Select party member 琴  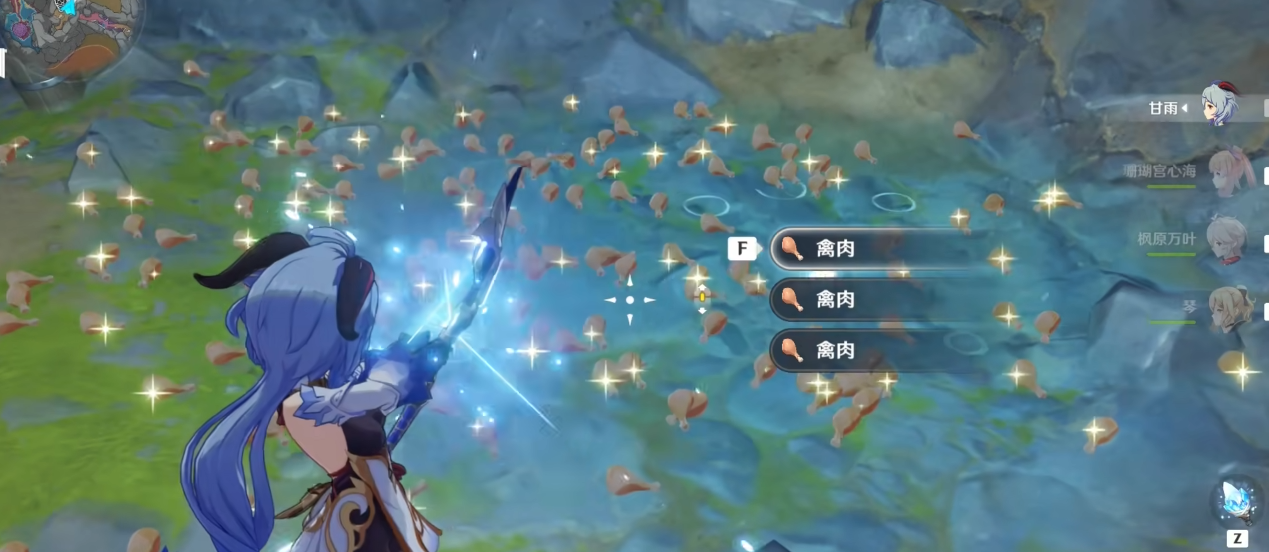click(1225, 308)
